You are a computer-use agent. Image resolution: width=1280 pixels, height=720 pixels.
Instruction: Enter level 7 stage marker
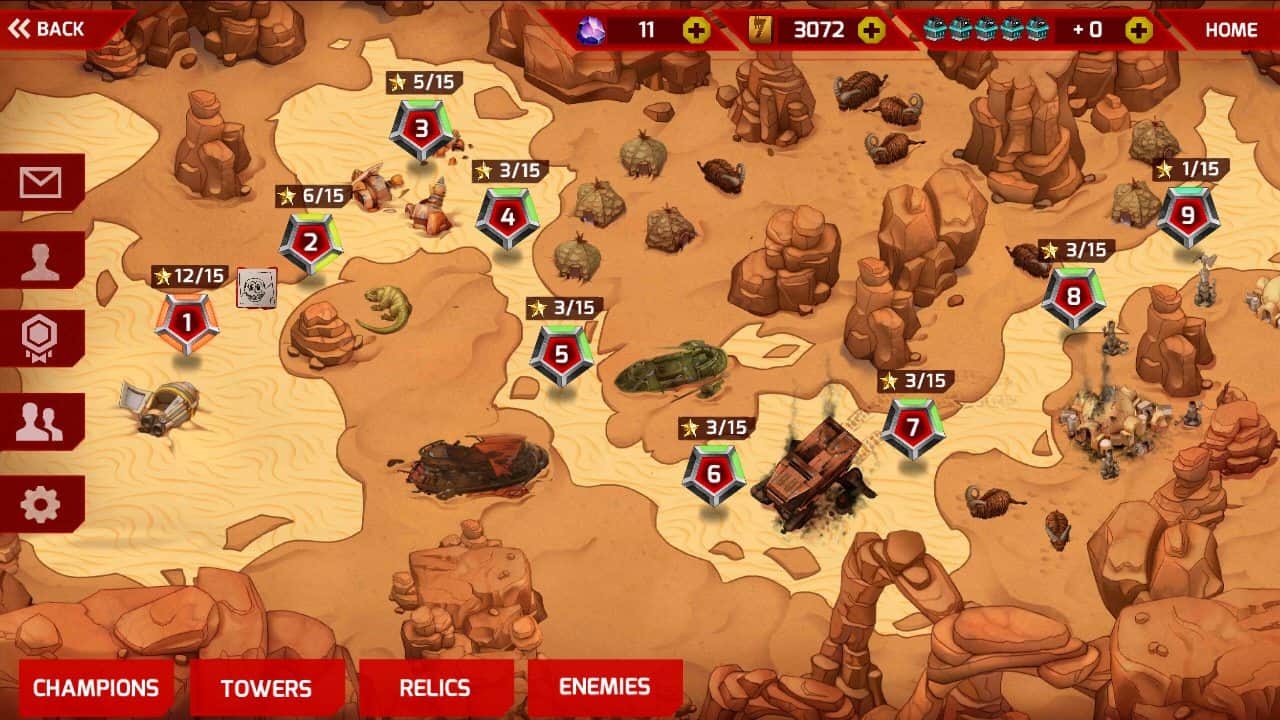click(912, 427)
